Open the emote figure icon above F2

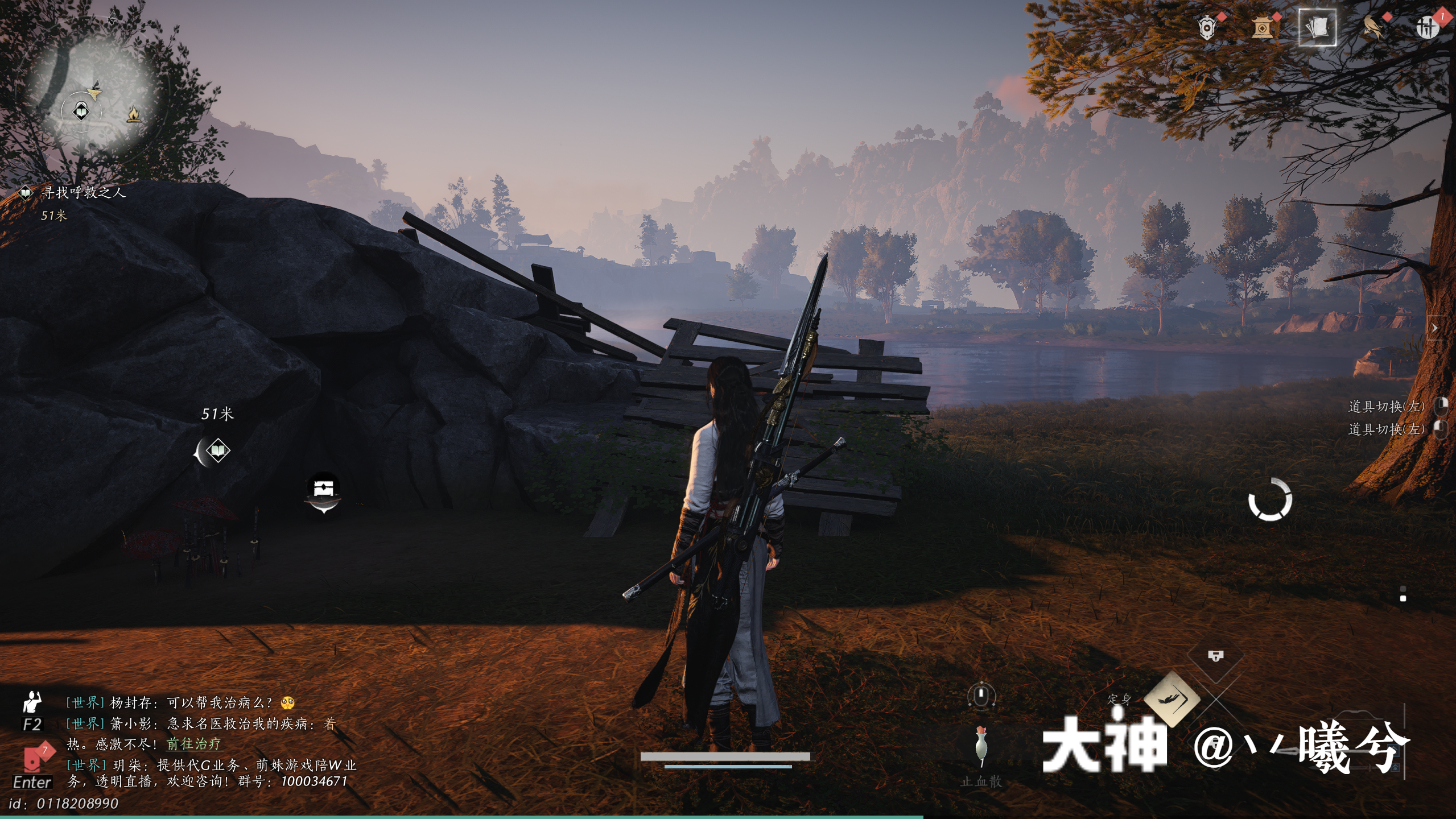[32, 702]
